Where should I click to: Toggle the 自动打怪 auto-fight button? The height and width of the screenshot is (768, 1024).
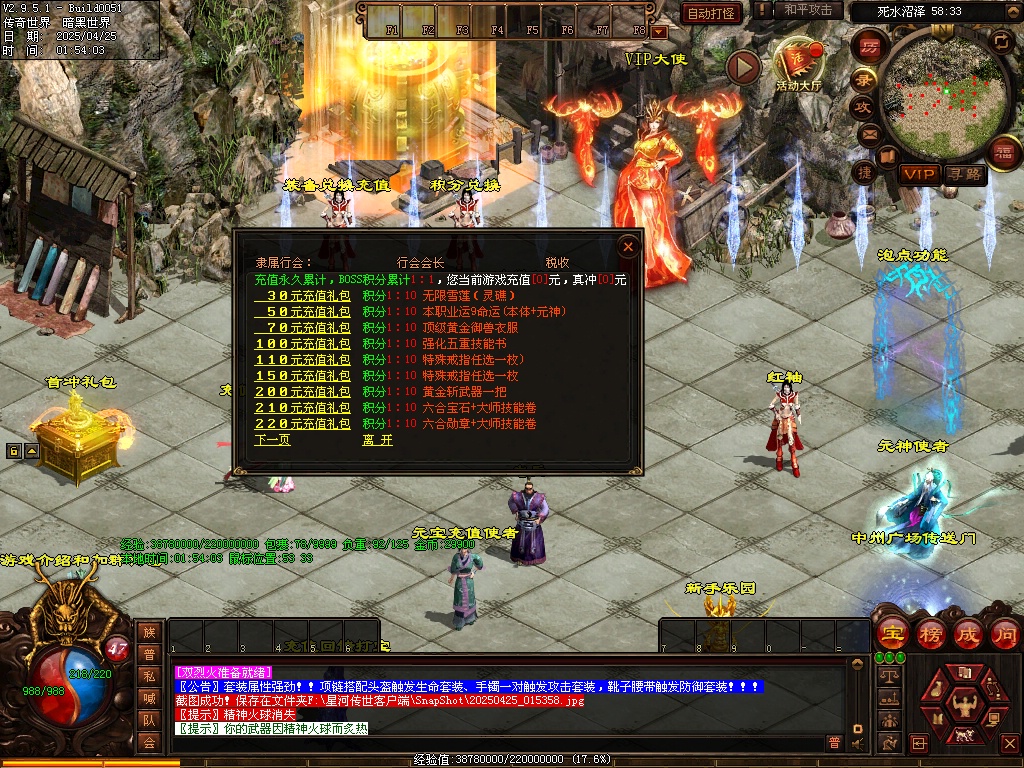712,13
